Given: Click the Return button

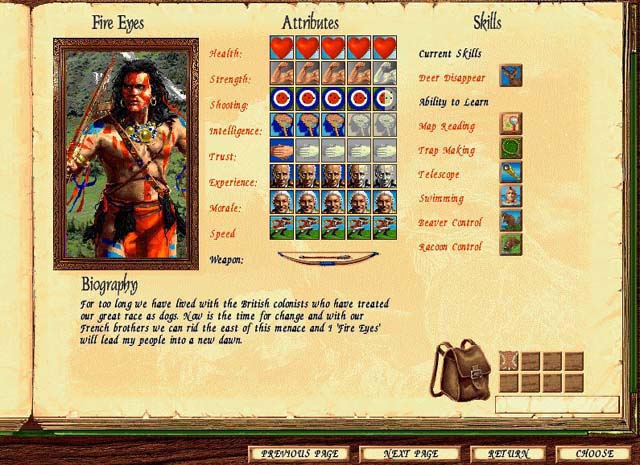Looking at the screenshot, I should 508,453.
